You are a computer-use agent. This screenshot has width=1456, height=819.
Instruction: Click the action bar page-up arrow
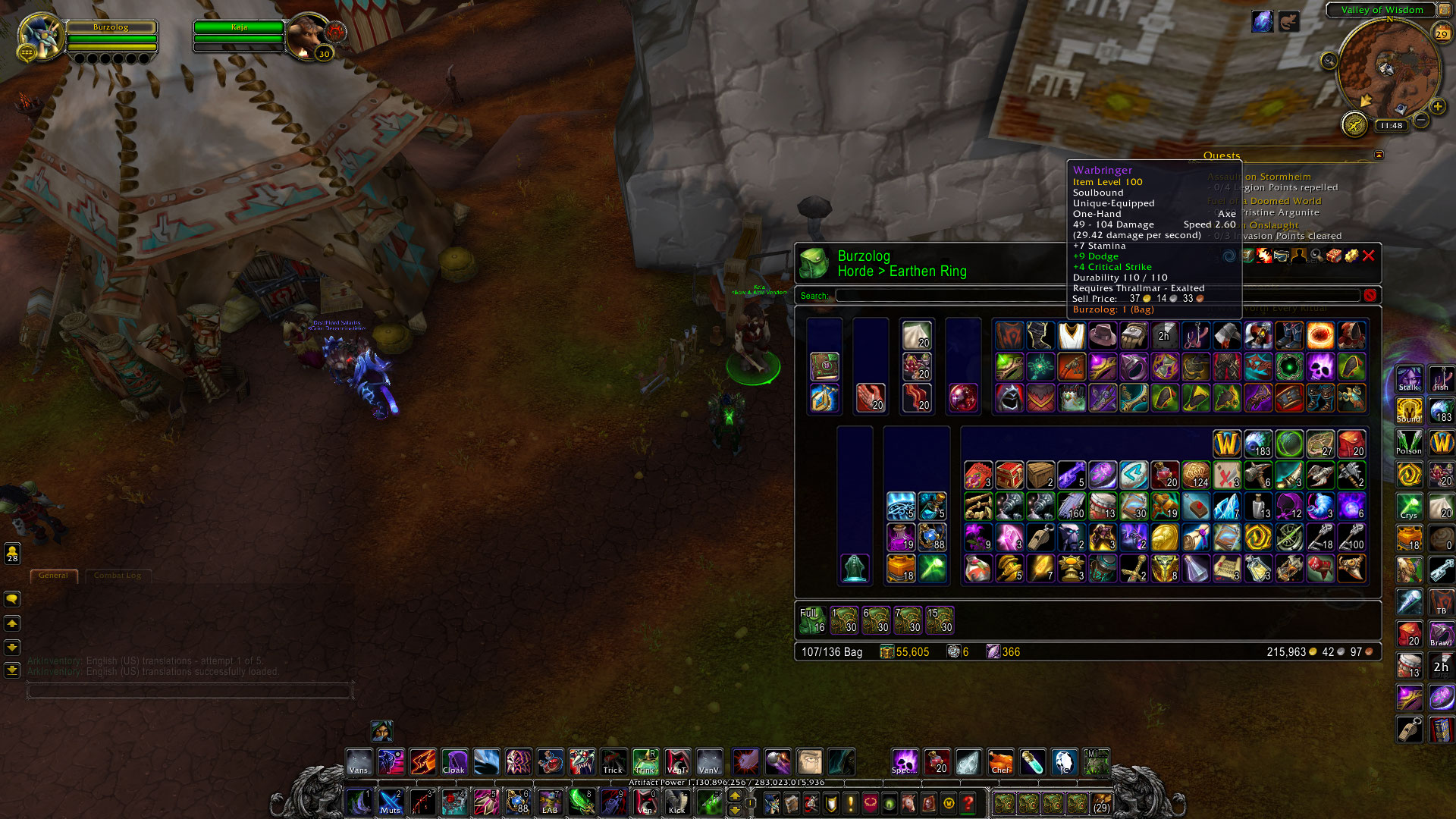click(734, 795)
